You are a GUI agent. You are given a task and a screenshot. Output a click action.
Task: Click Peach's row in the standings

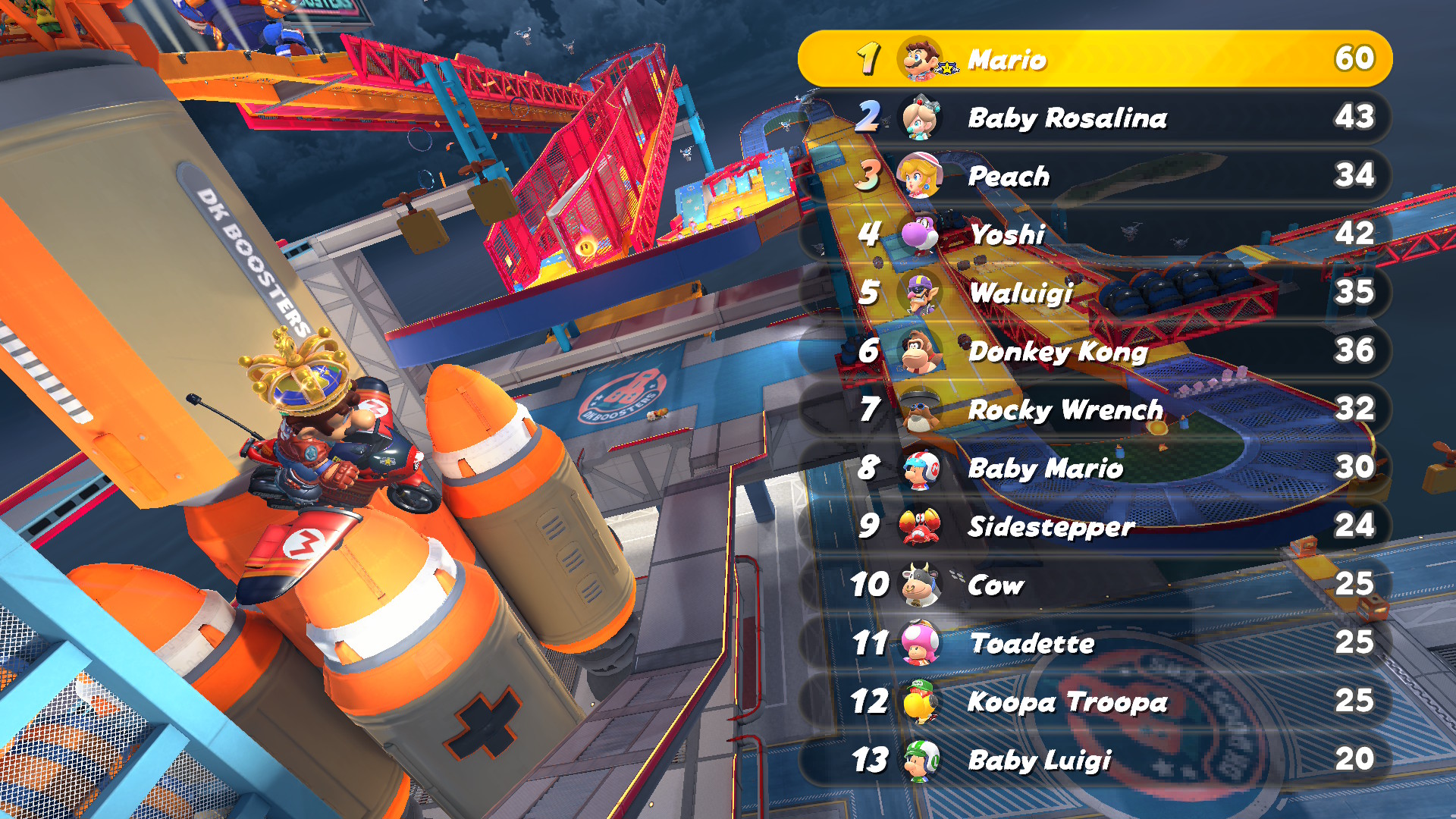click(x=1095, y=176)
